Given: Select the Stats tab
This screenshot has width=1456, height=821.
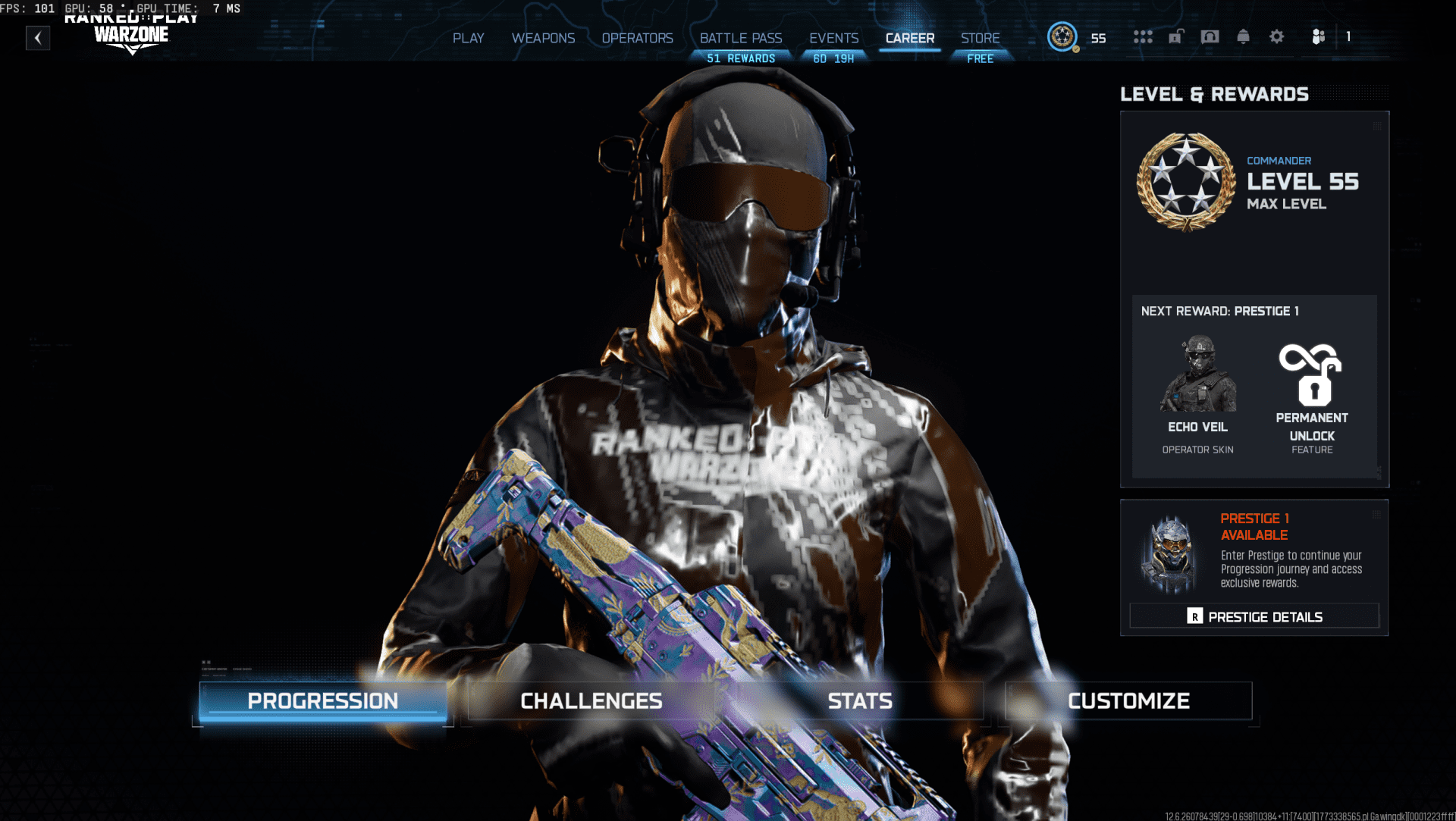Looking at the screenshot, I should [x=861, y=700].
